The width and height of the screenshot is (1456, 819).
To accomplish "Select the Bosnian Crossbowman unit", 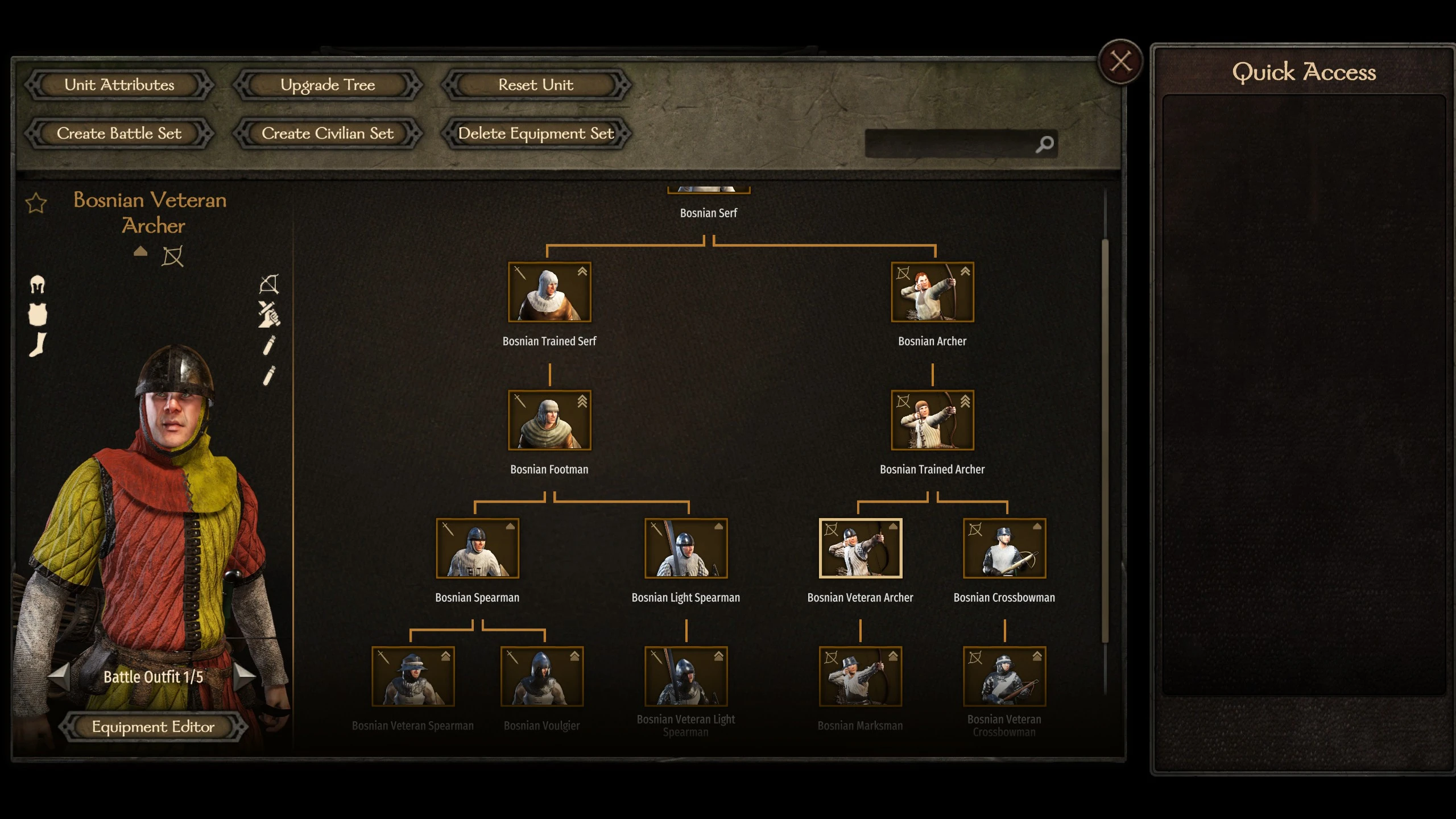I will pos(1004,548).
